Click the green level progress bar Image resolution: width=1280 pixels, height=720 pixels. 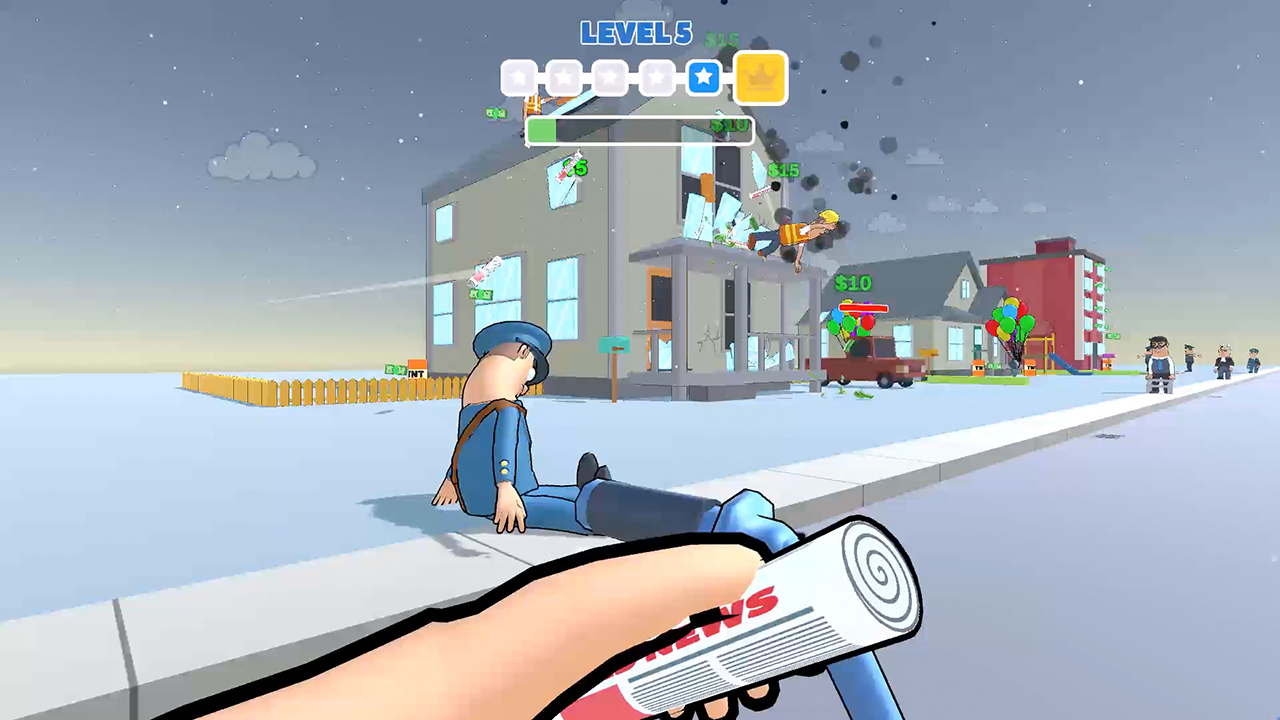(x=543, y=132)
